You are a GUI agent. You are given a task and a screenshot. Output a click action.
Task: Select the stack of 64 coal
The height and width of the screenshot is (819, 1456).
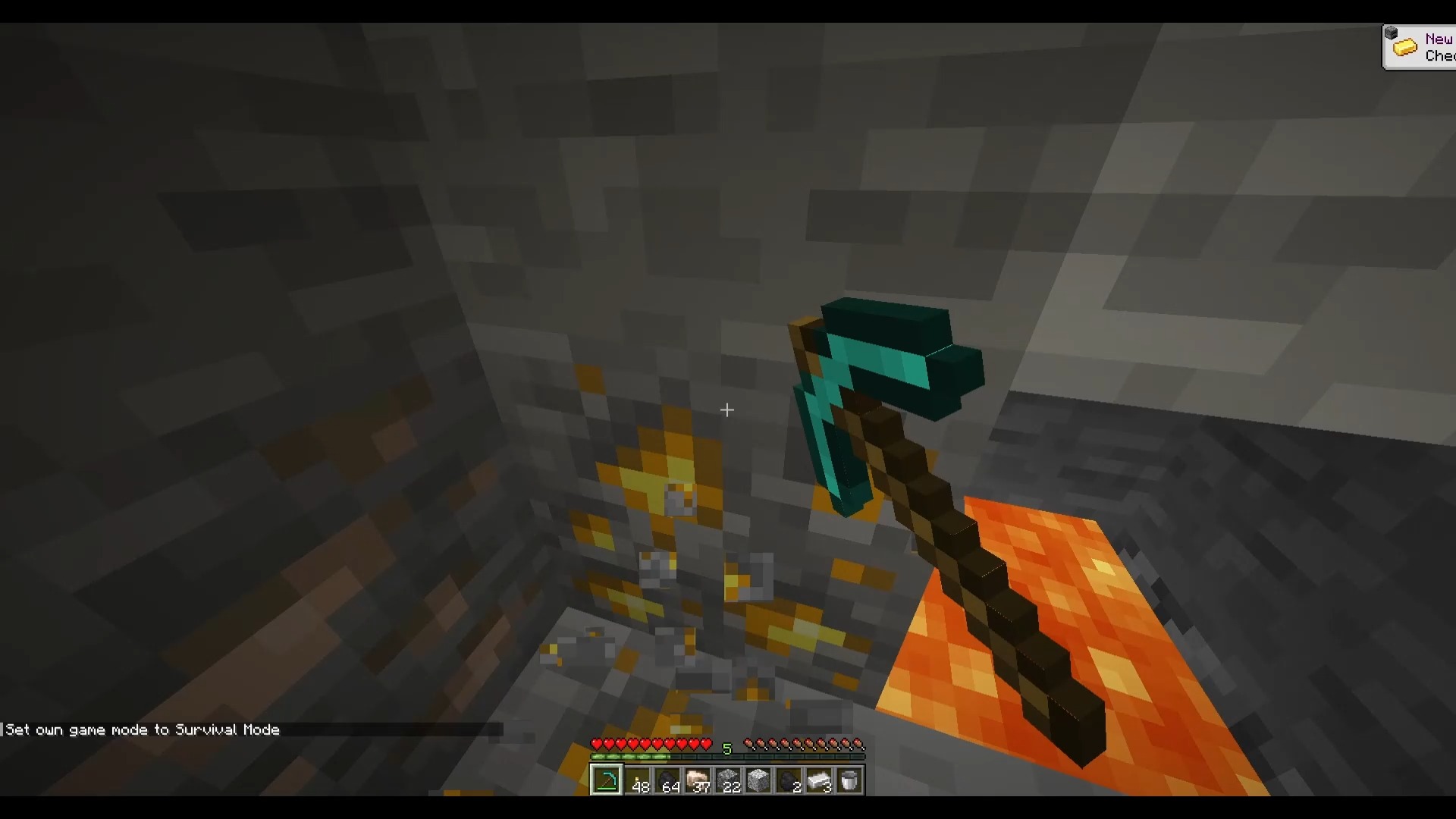668,780
